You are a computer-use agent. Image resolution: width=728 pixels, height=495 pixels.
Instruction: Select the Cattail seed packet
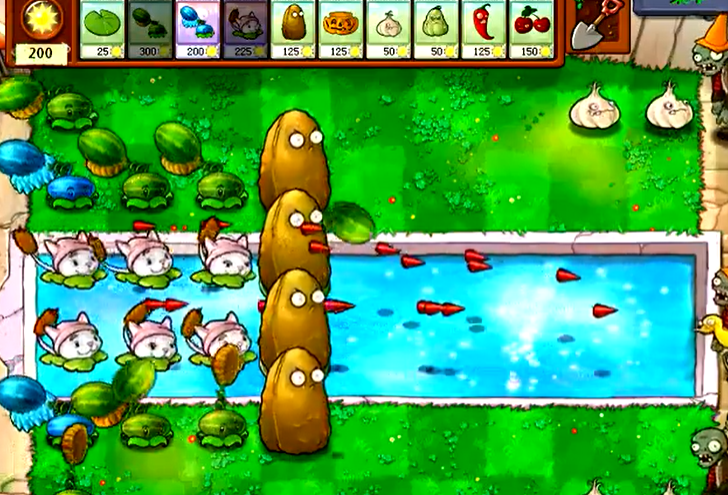point(246,29)
